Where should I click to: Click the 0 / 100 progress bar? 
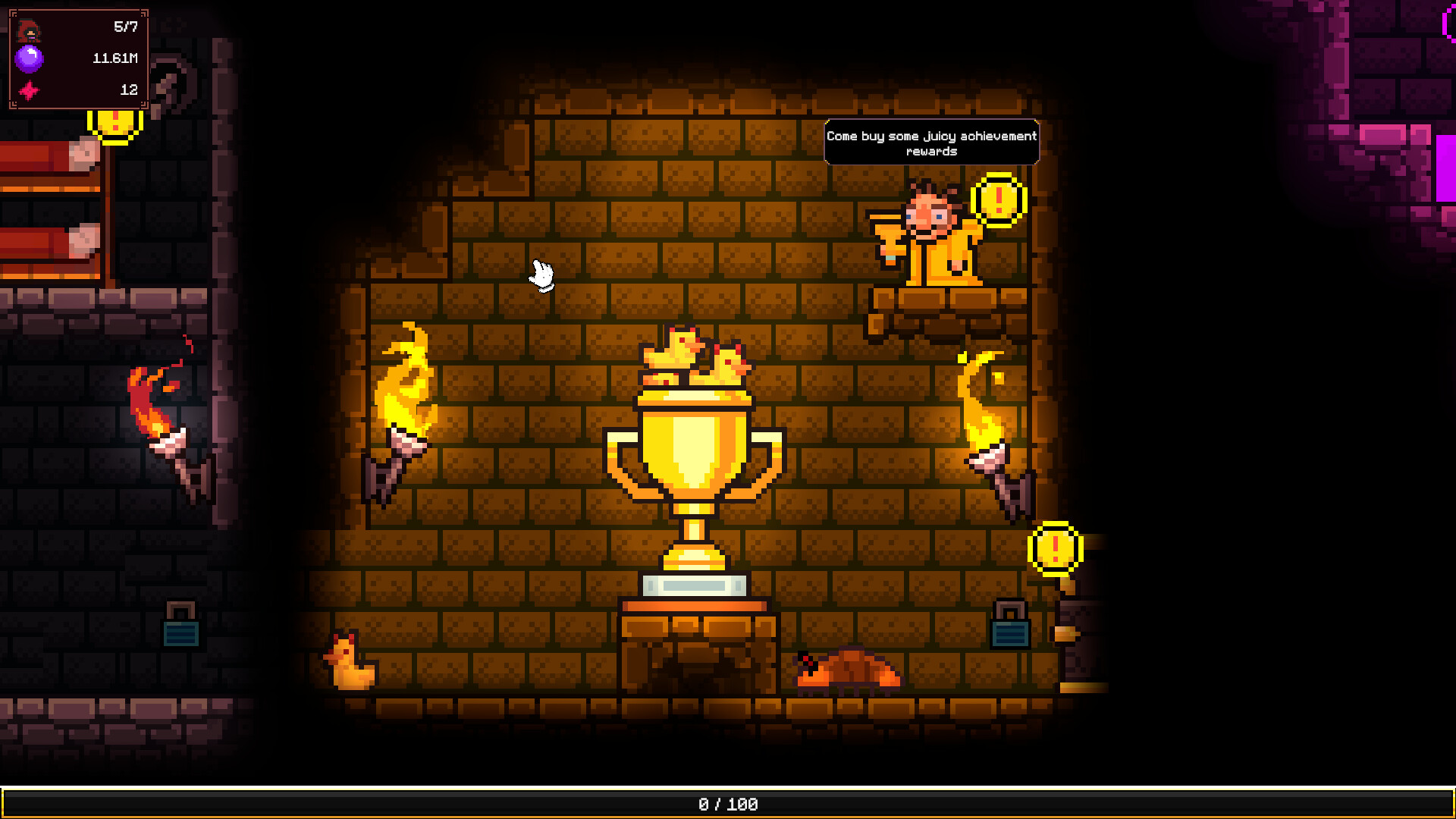point(726,805)
